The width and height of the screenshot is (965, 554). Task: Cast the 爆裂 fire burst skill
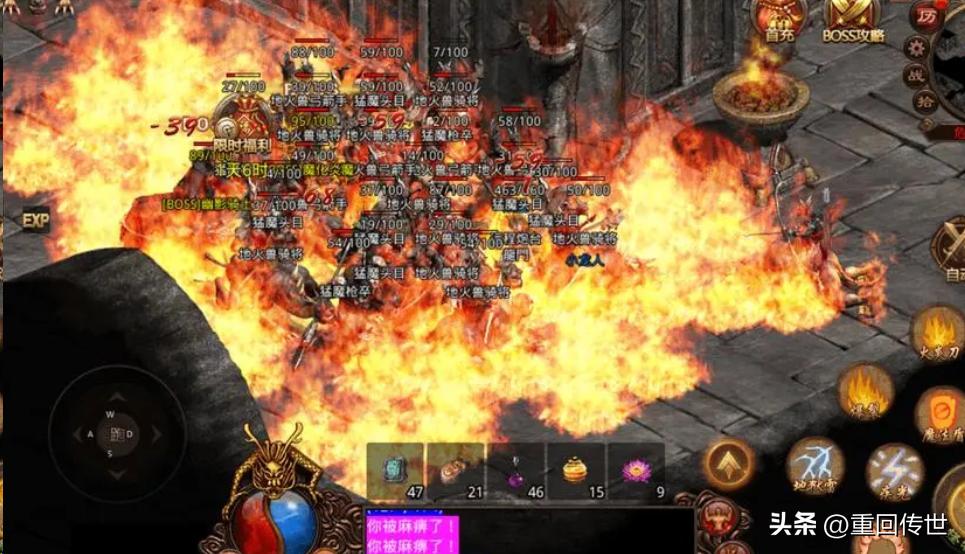click(865, 390)
